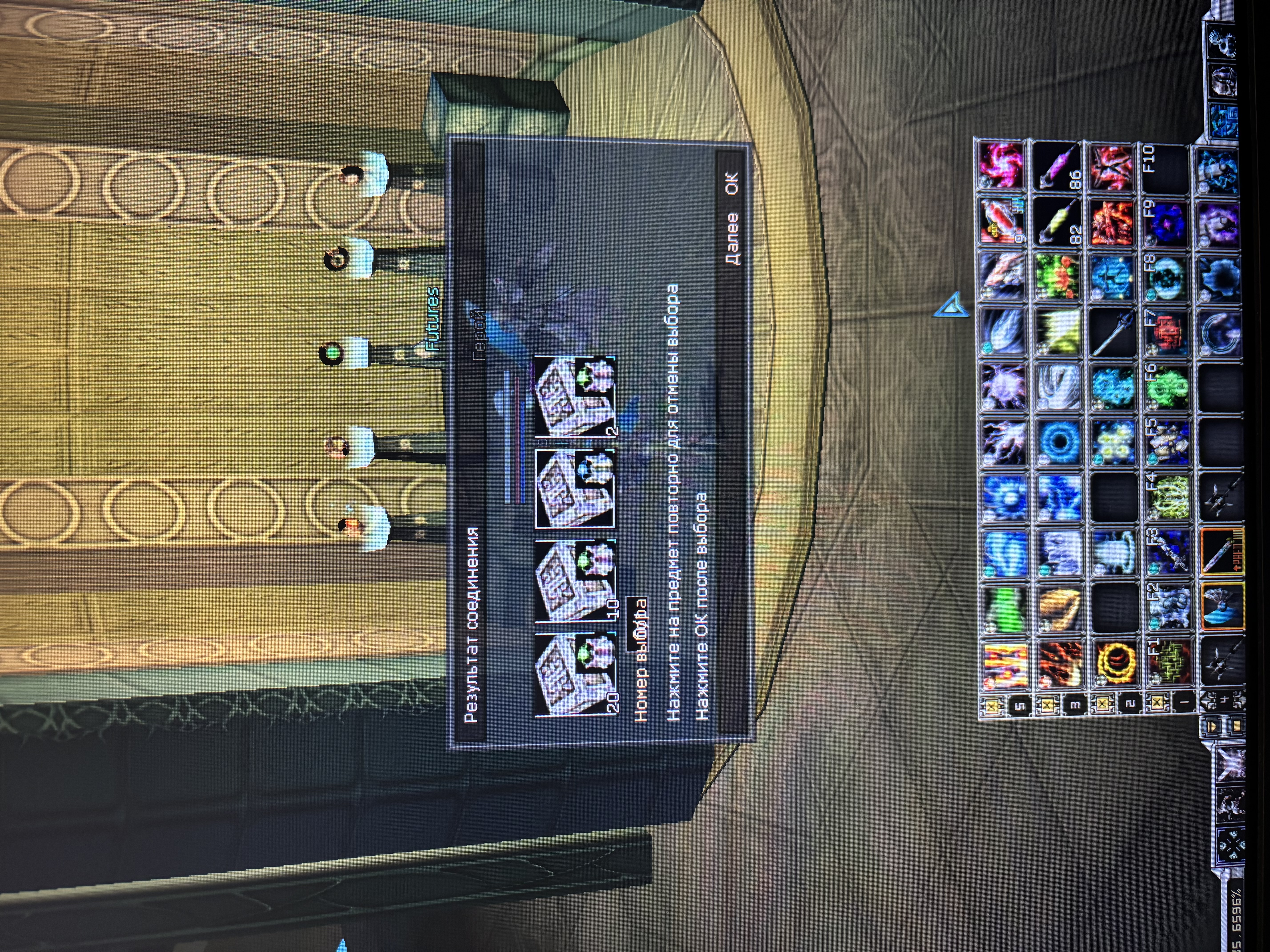The height and width of the screenshot is (952, 1270).
Task: Select the reward box with quantity 20
Action: (x=574, y=674)
